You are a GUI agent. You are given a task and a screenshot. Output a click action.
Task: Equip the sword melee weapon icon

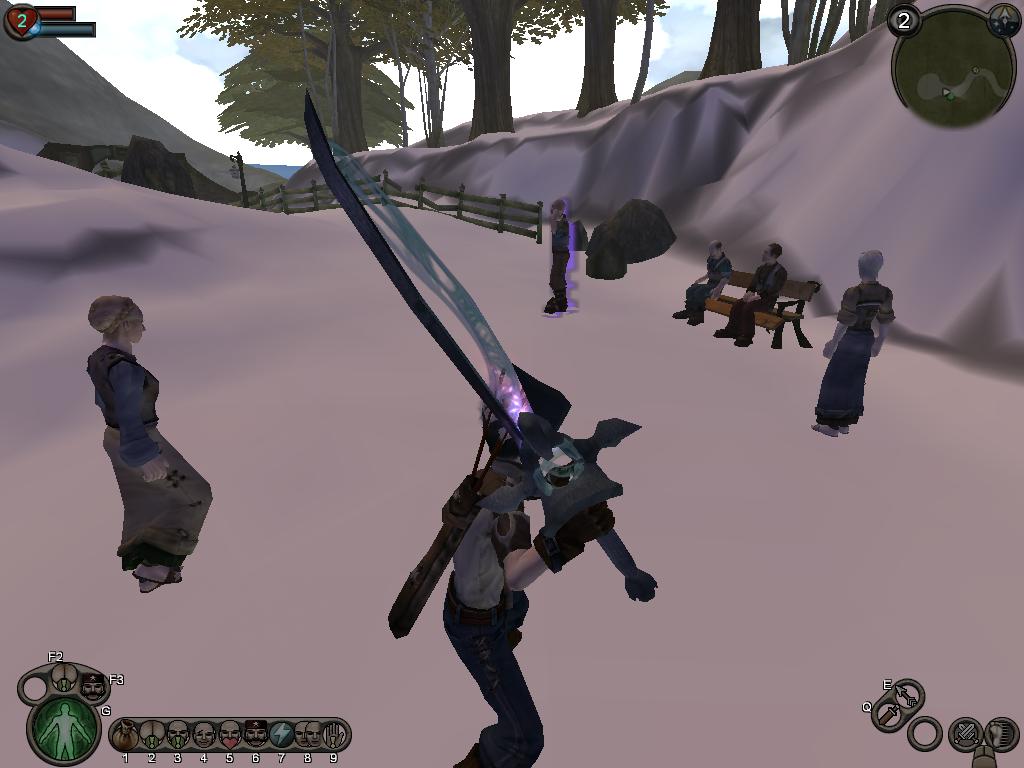(x=889, y=715)
